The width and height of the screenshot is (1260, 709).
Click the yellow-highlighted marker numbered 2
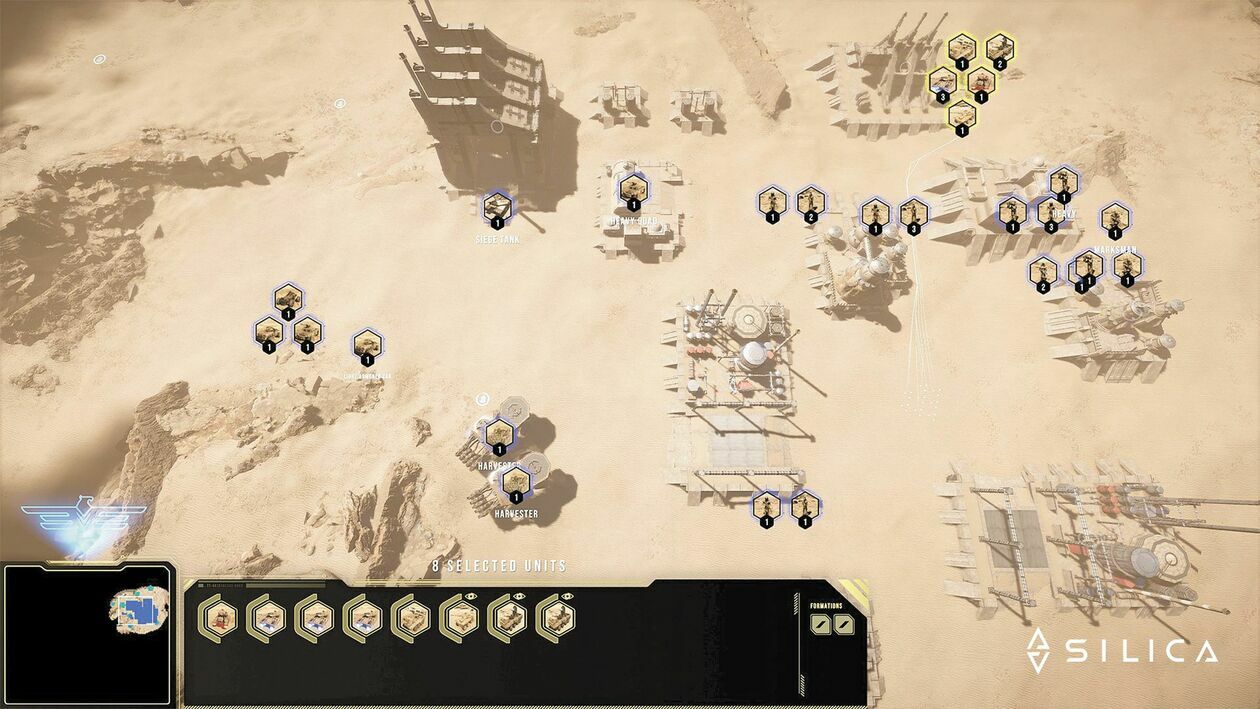click(998, 48)
